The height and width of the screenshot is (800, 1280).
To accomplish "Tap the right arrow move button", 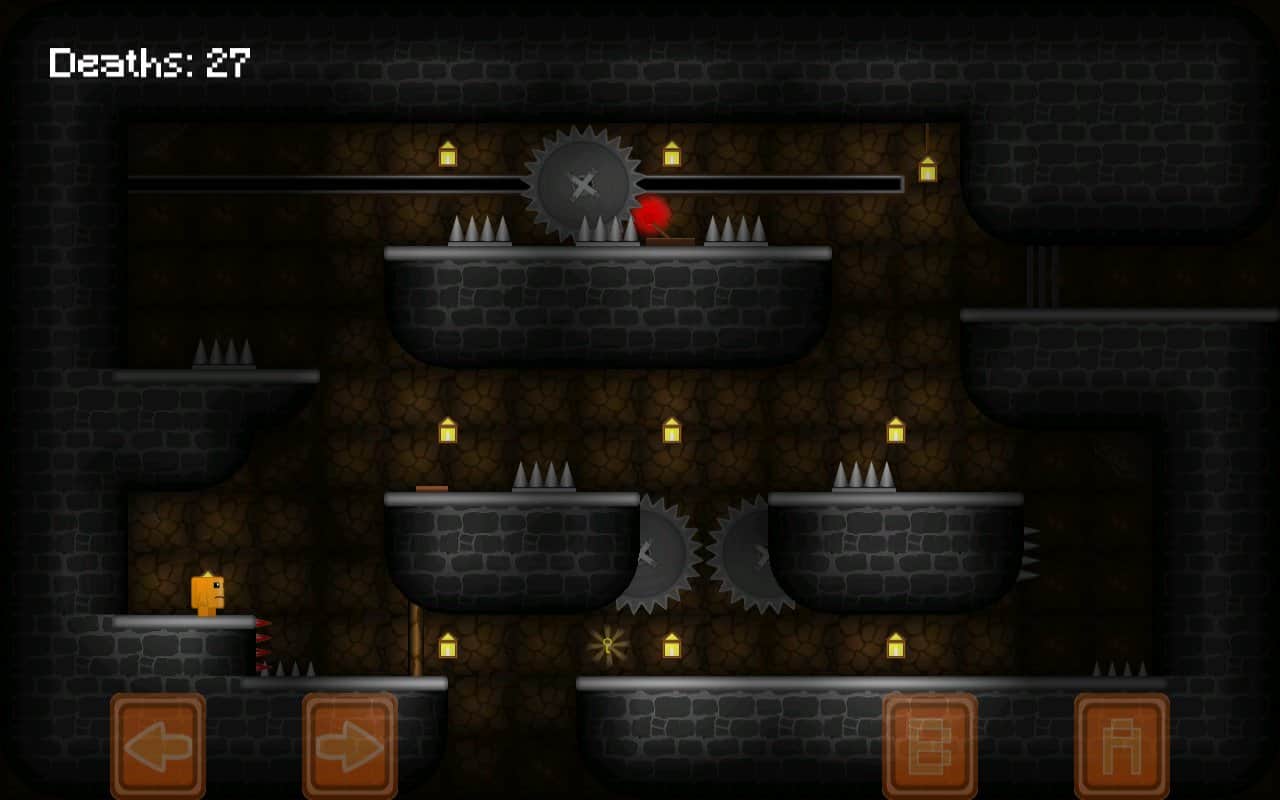I will 350,746.
